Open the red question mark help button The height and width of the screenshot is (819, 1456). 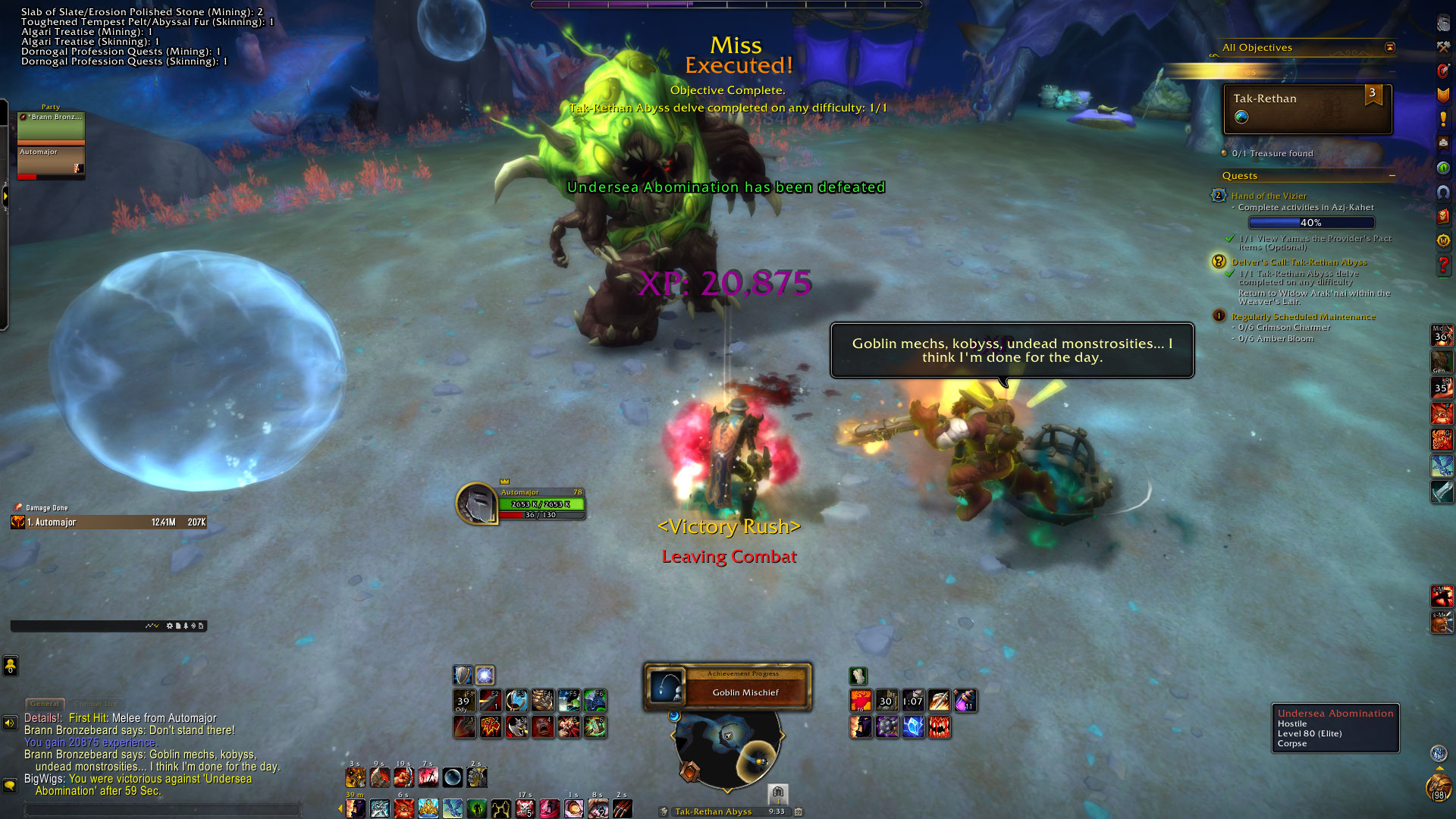[x=1443, y=265]
